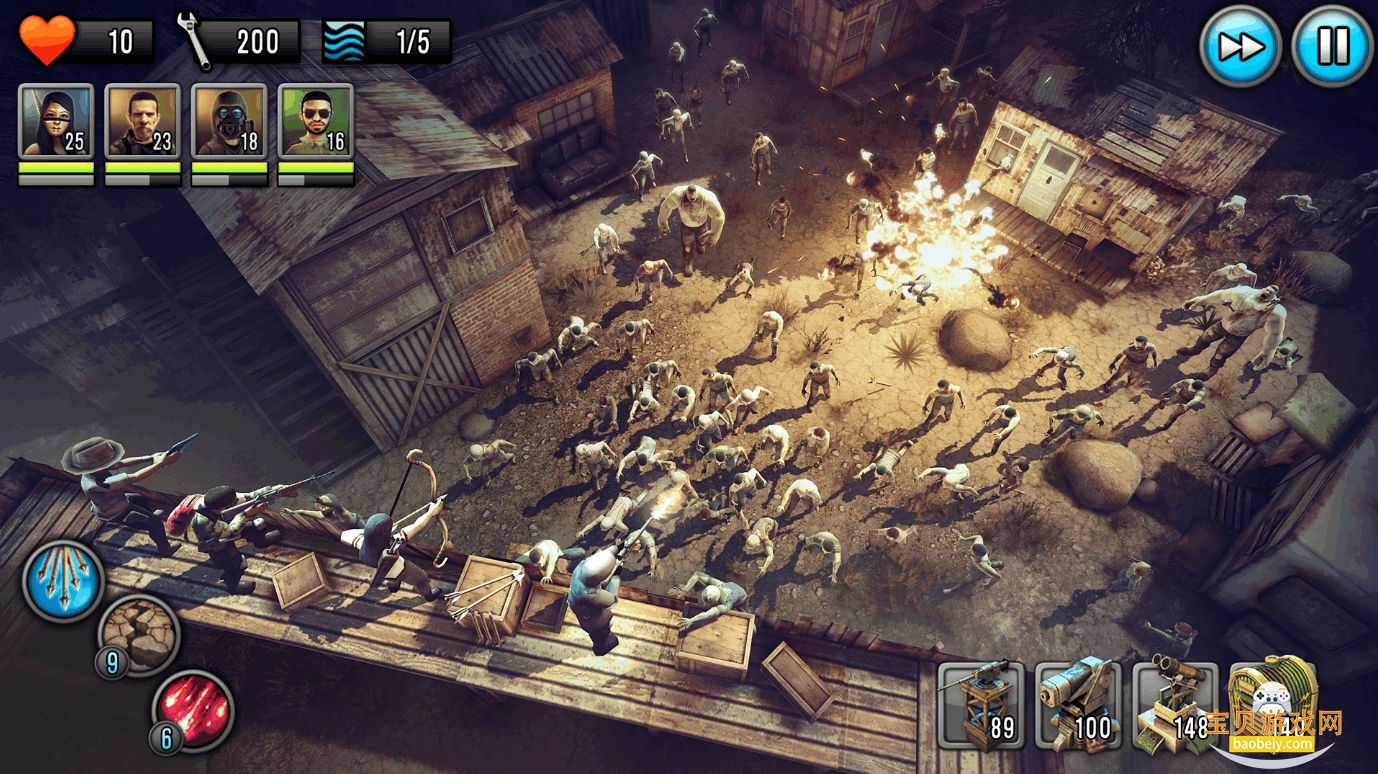The width and height of the screenshot is (1378, 774).
Task: Select the long-haired woman hero portrait
Action: click(56, 121)
